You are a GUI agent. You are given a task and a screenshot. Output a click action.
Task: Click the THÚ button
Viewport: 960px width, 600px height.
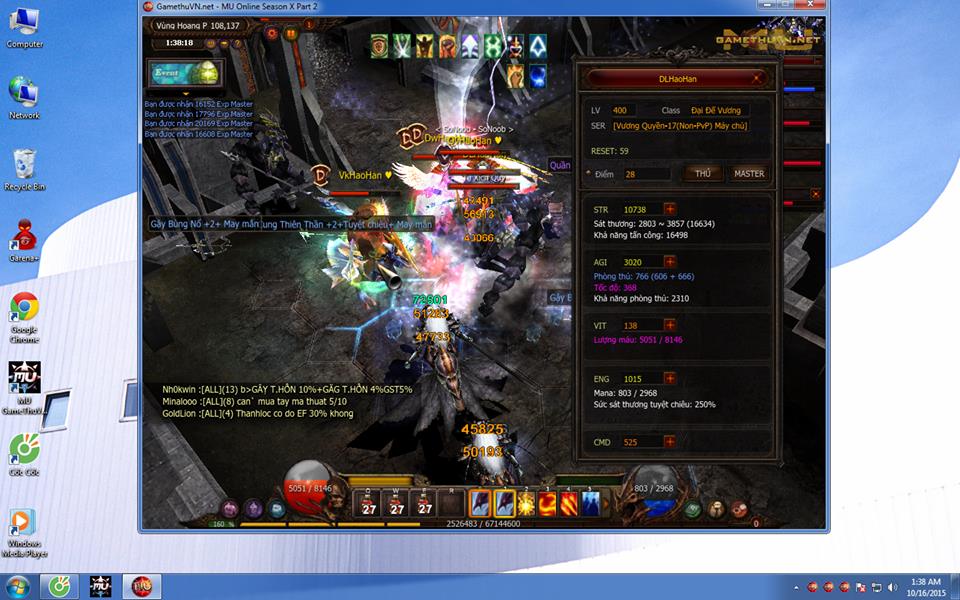click(703, 174)
